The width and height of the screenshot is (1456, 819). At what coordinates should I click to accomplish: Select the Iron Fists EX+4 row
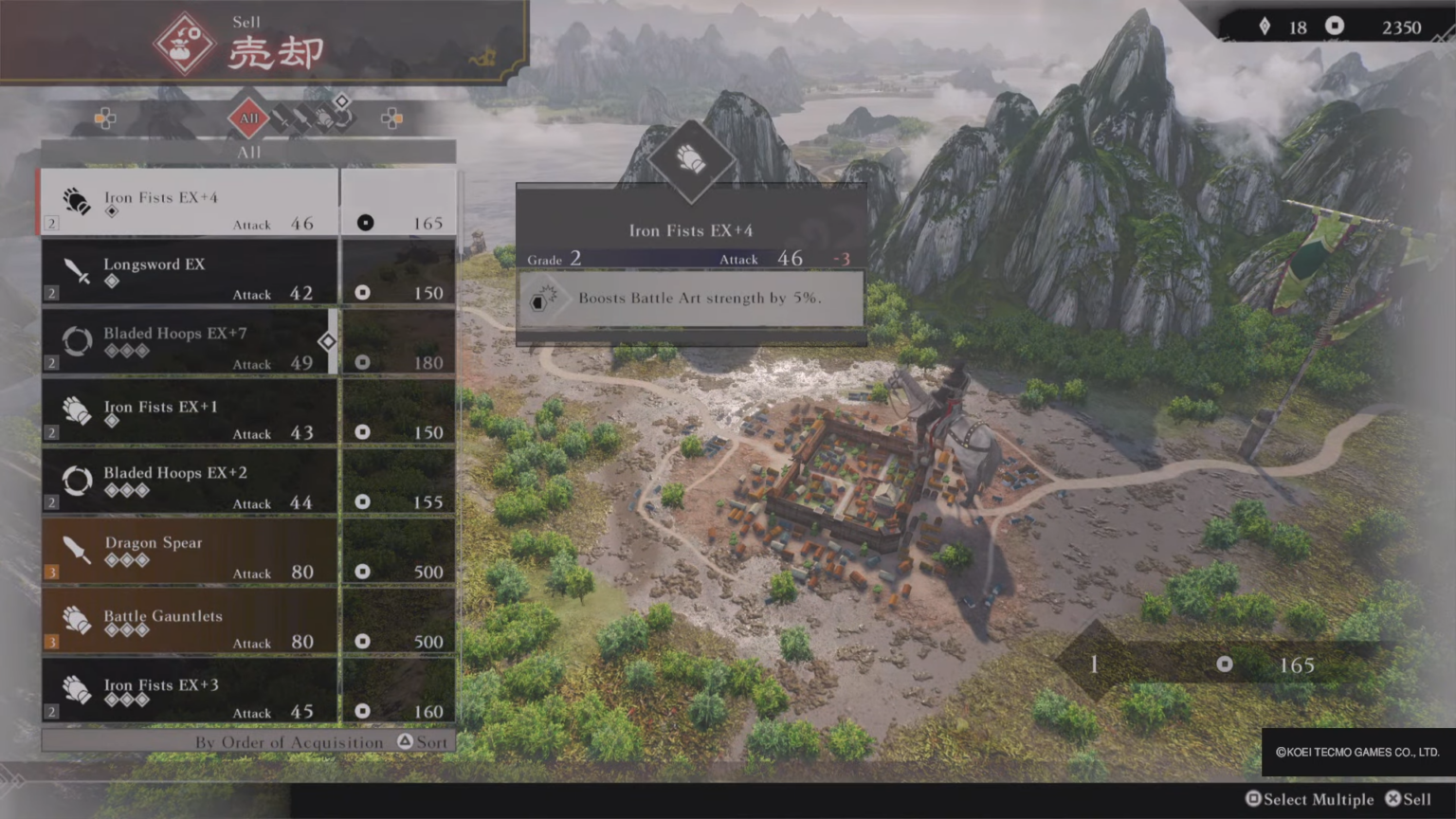[x=190, y=203]
